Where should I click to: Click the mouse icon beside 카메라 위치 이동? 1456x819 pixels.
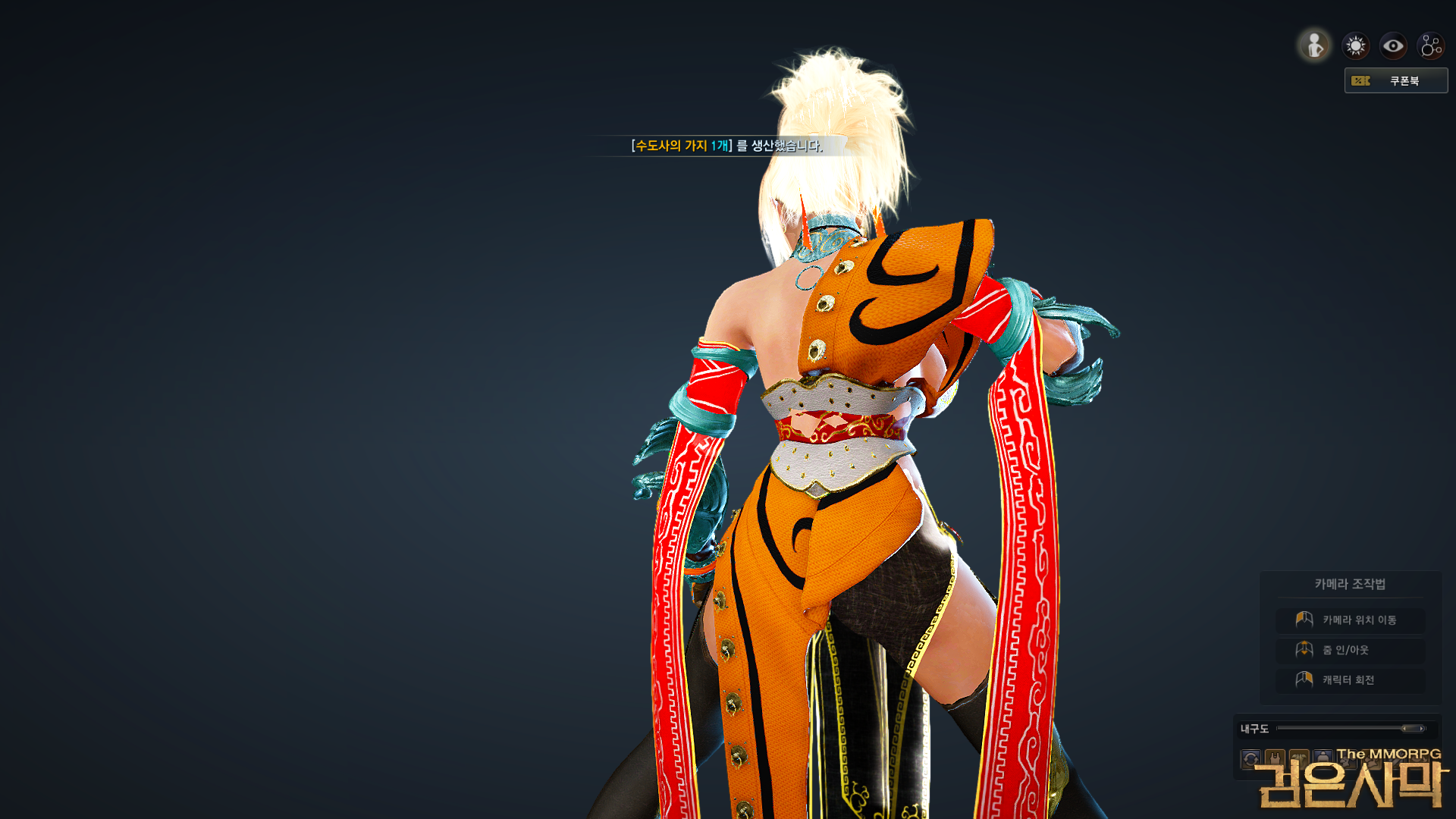point(1304,620)
